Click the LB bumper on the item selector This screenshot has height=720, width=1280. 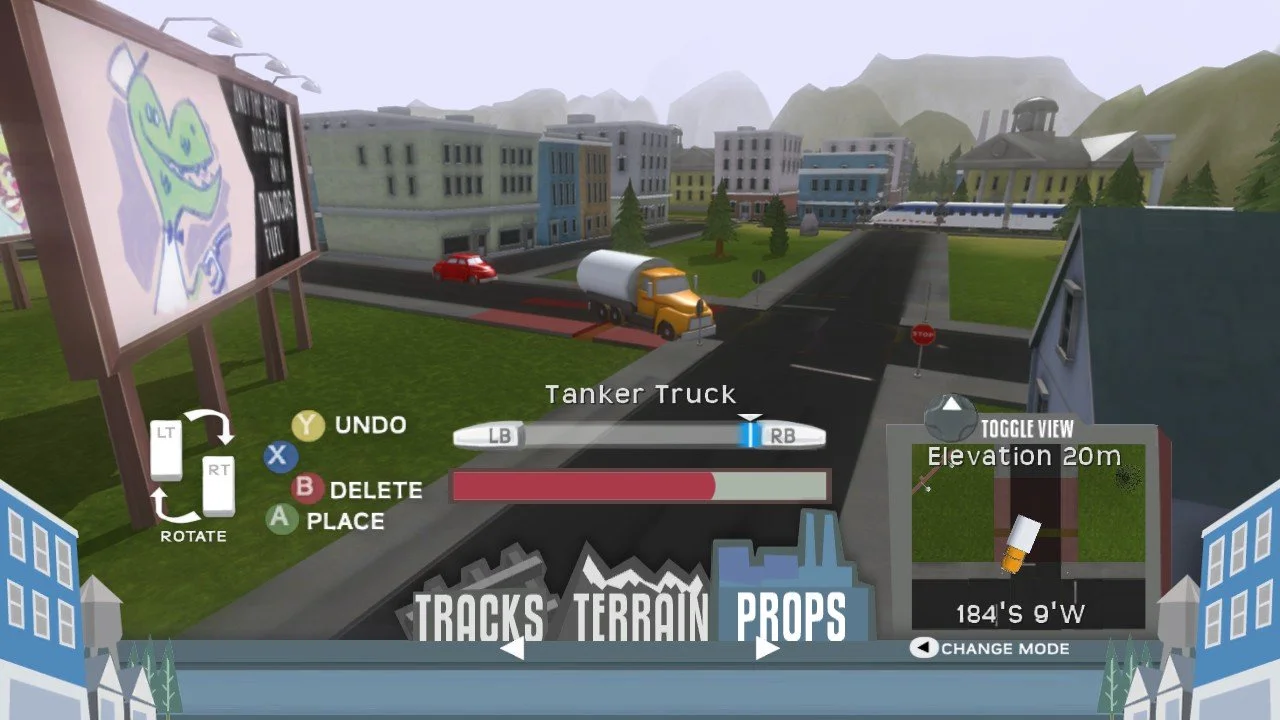(x=497, y=434)
